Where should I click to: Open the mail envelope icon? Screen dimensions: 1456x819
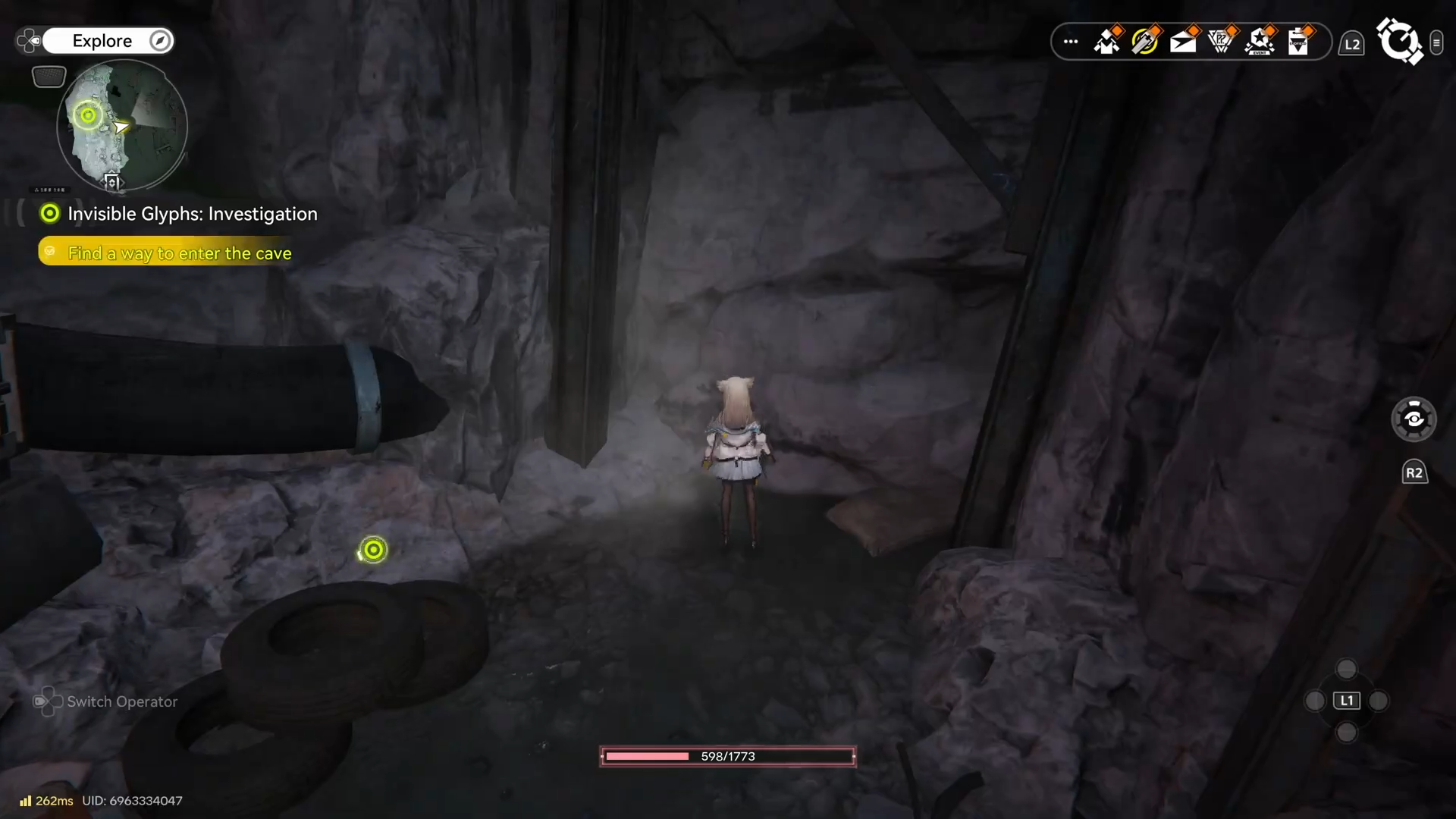tap(1183, 42)
